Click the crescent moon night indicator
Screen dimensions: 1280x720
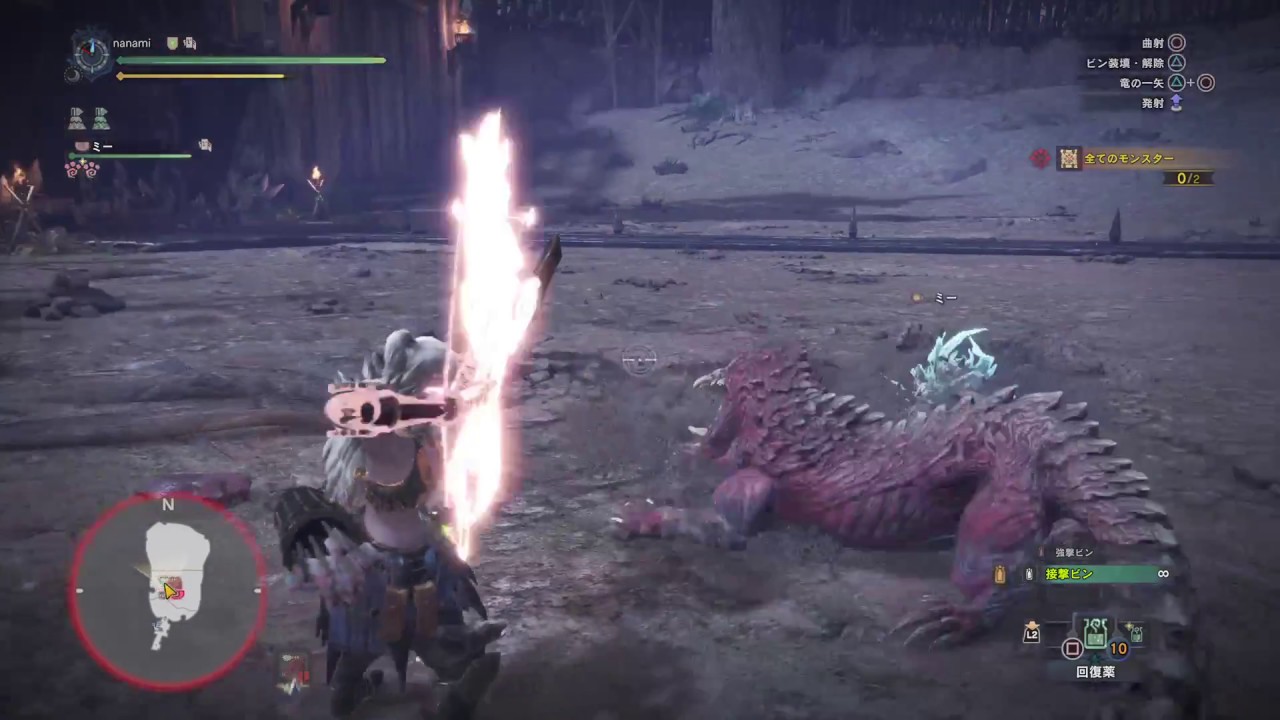(72, 75)
